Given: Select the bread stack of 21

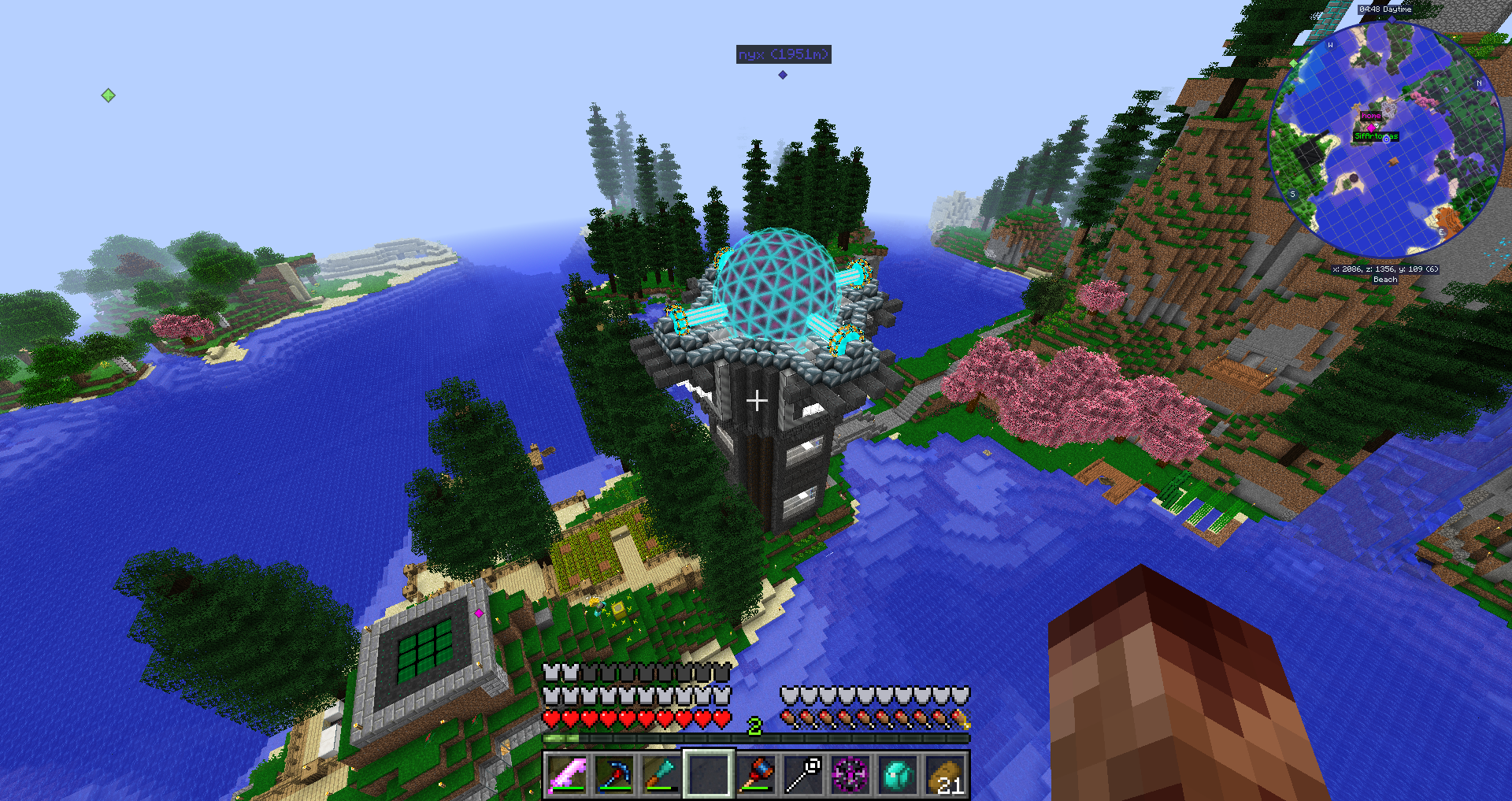Looking at the screenshot, I should click(945, 774).
